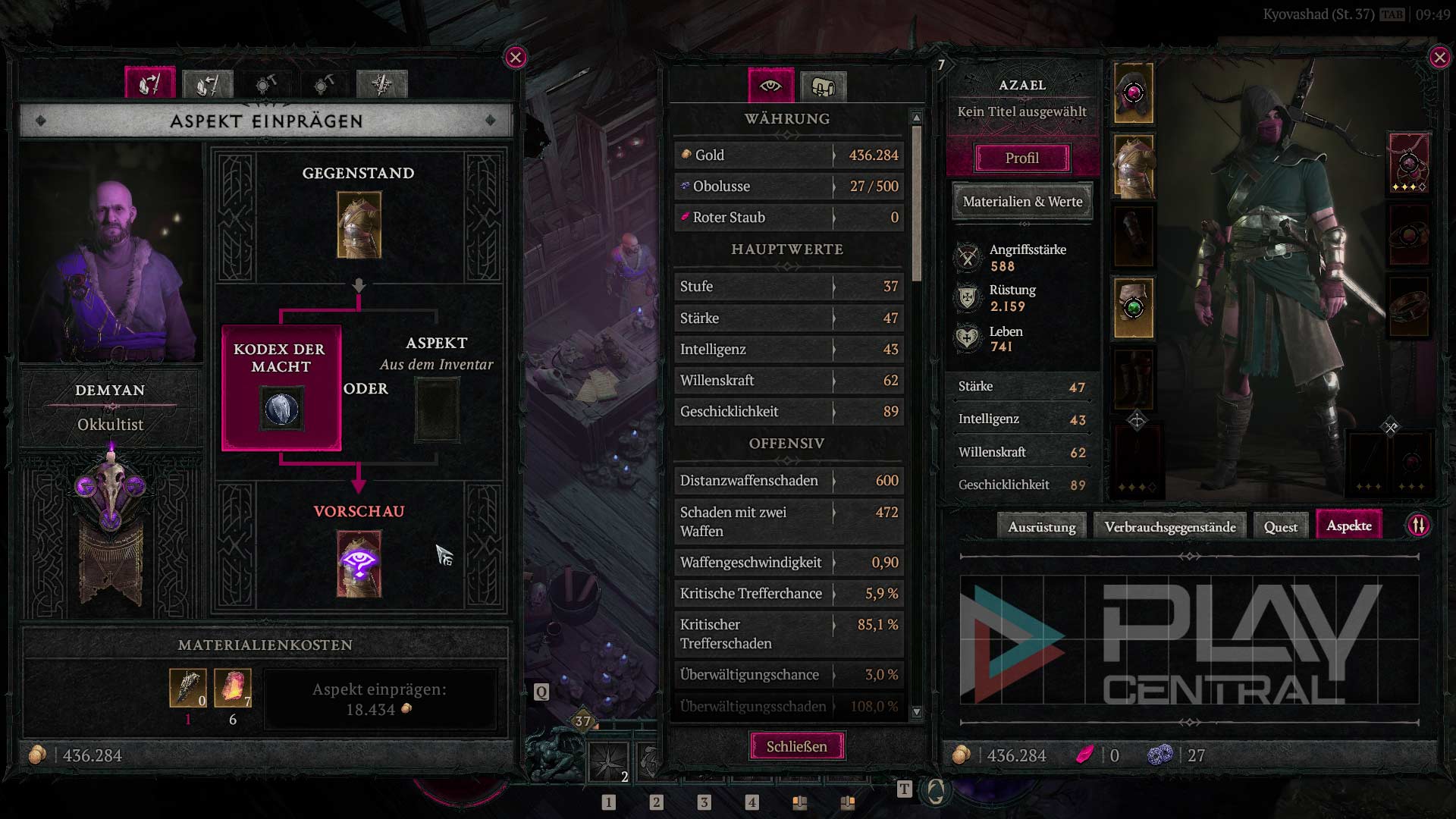
Task: Open the Quest items tab
Action: (1280, 527)
